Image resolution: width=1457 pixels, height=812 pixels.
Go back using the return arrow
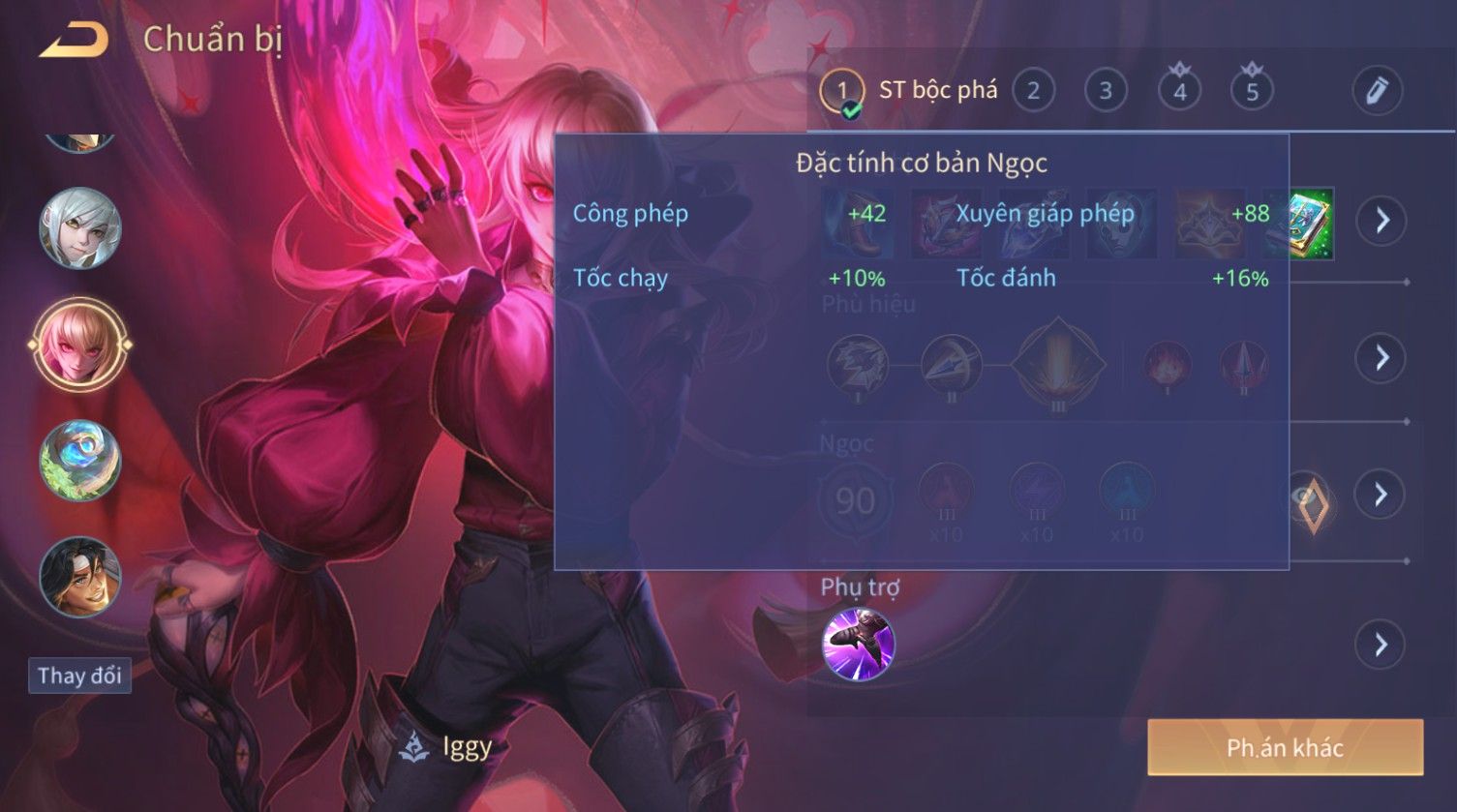pos(75,41)
